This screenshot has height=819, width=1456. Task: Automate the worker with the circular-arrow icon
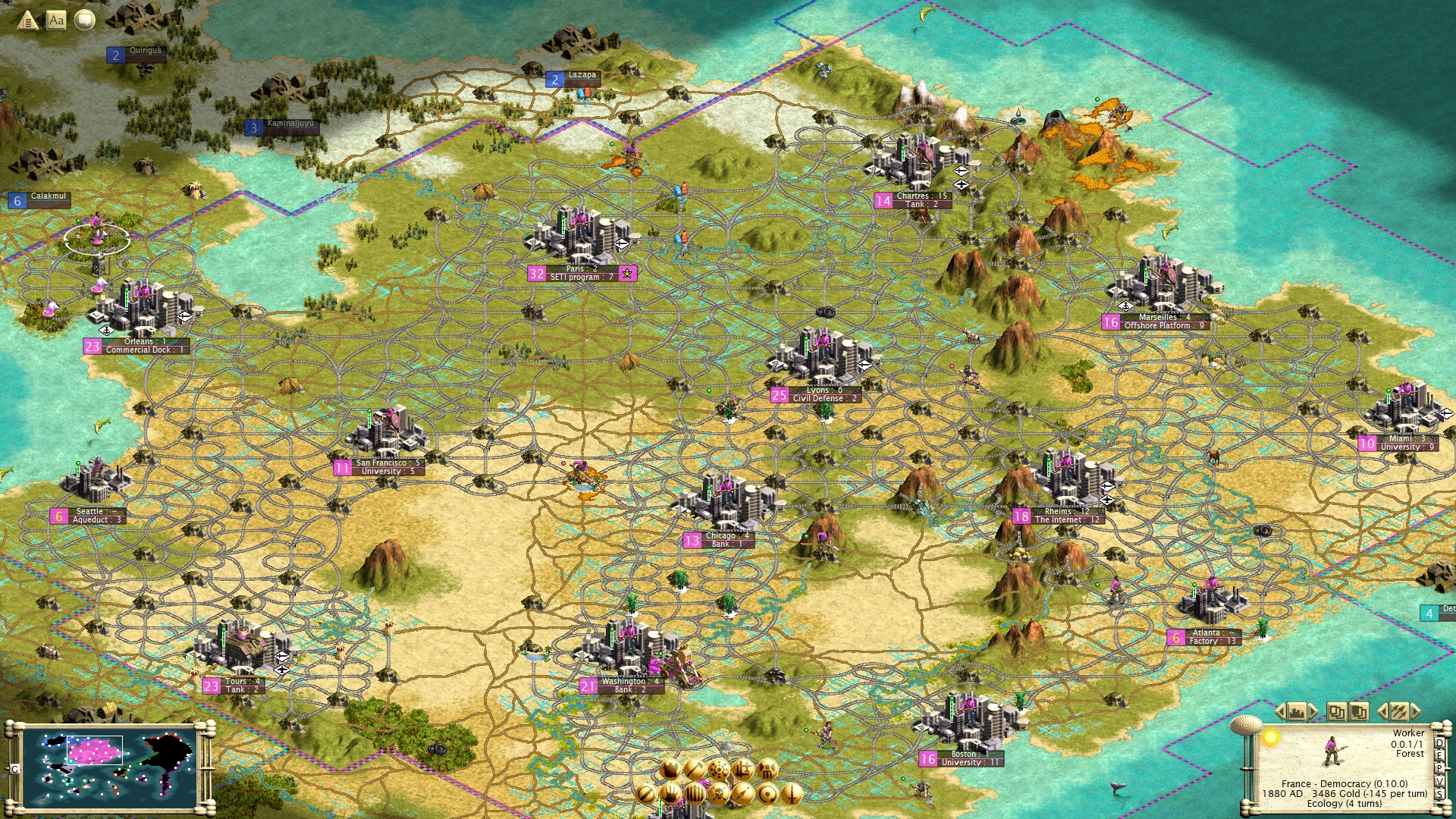[x=768, y=795]
